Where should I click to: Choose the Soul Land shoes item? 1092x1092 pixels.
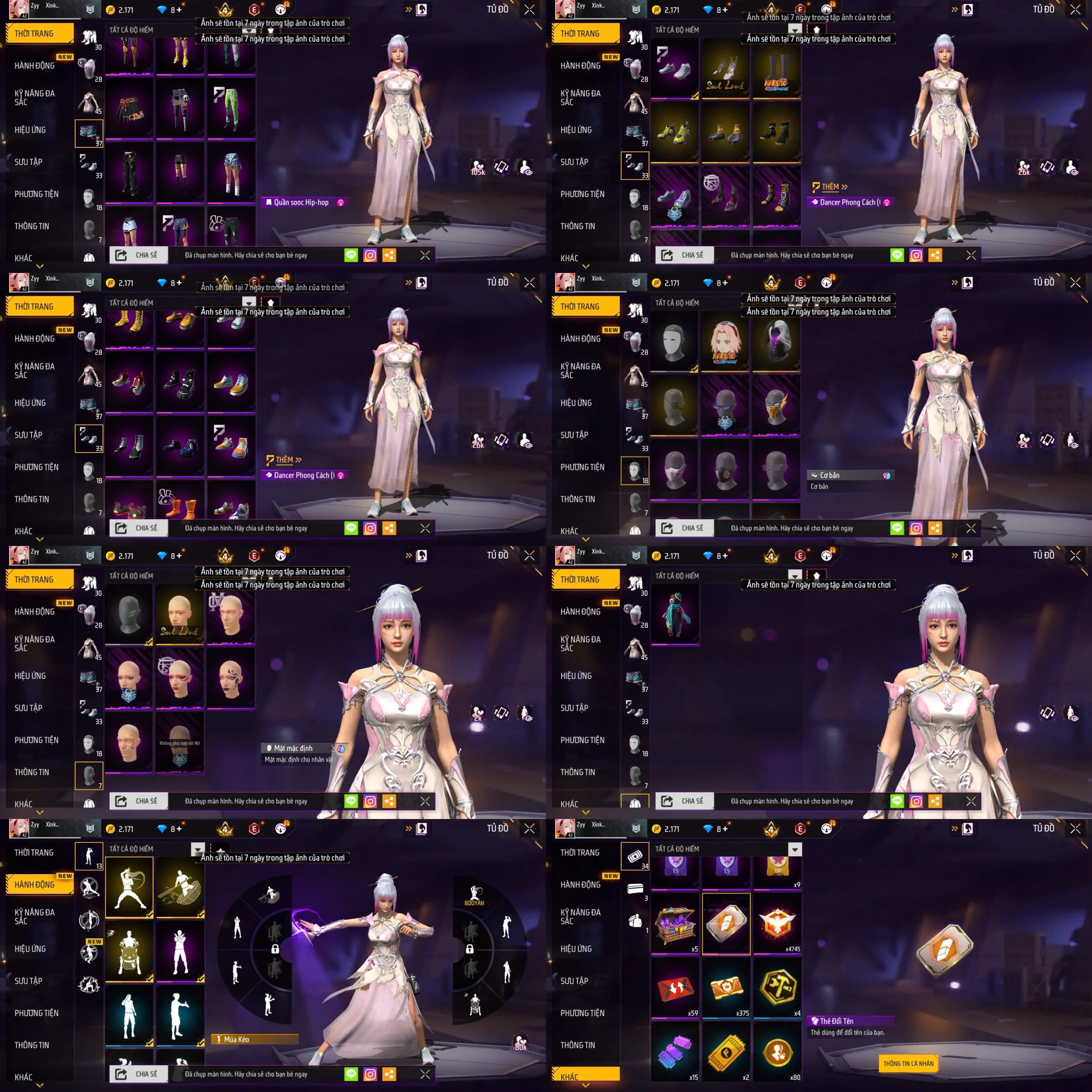coord(725,72)
